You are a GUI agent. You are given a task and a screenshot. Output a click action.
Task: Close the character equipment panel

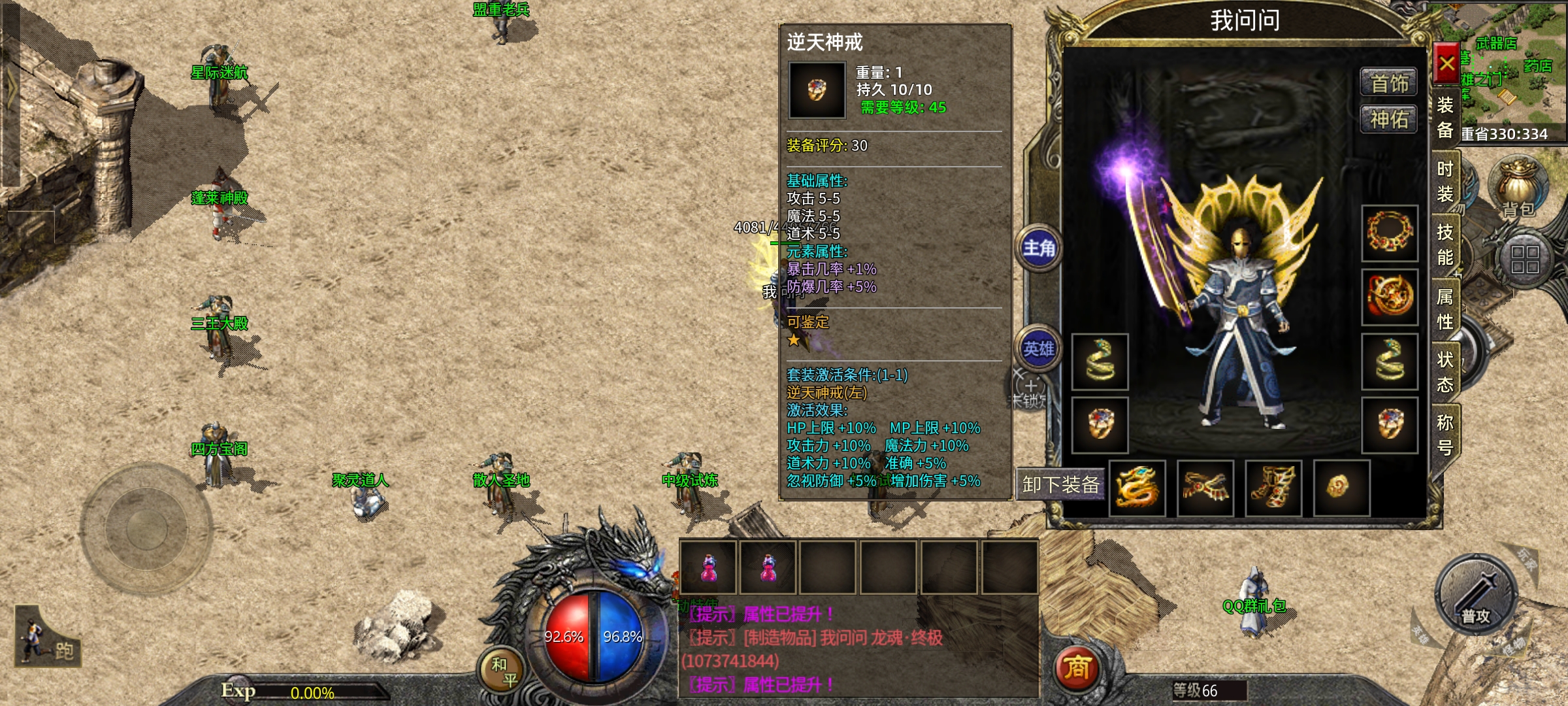(1446, 63)
